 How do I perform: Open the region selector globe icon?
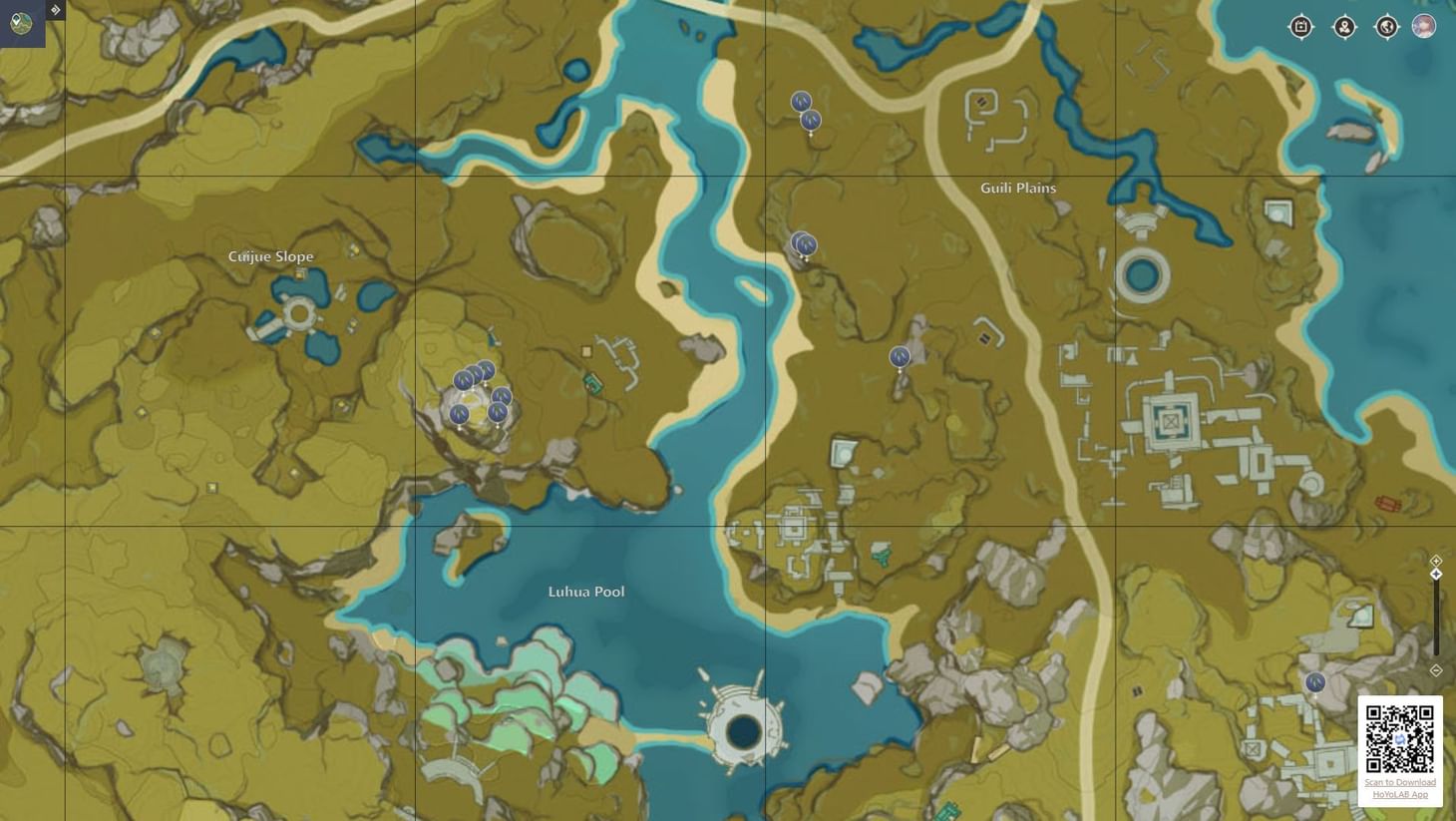1387,27
